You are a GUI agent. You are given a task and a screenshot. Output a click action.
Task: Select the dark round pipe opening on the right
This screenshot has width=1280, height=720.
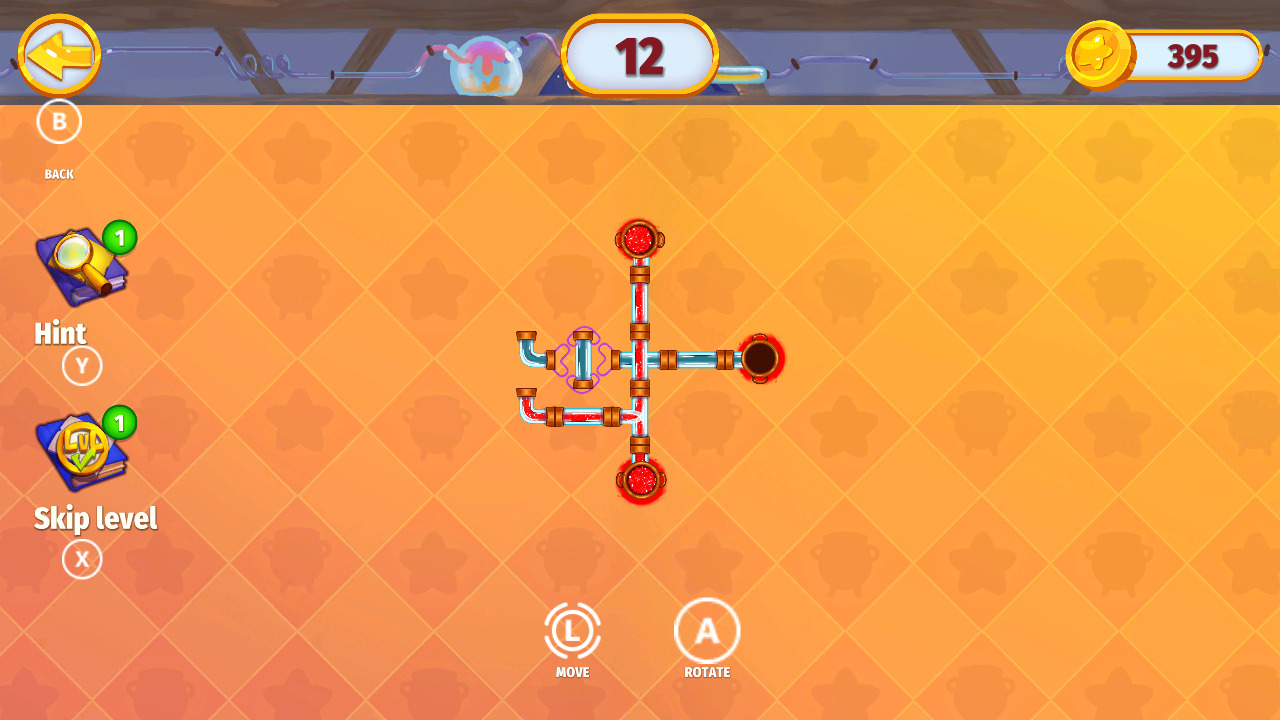[762, 360]
